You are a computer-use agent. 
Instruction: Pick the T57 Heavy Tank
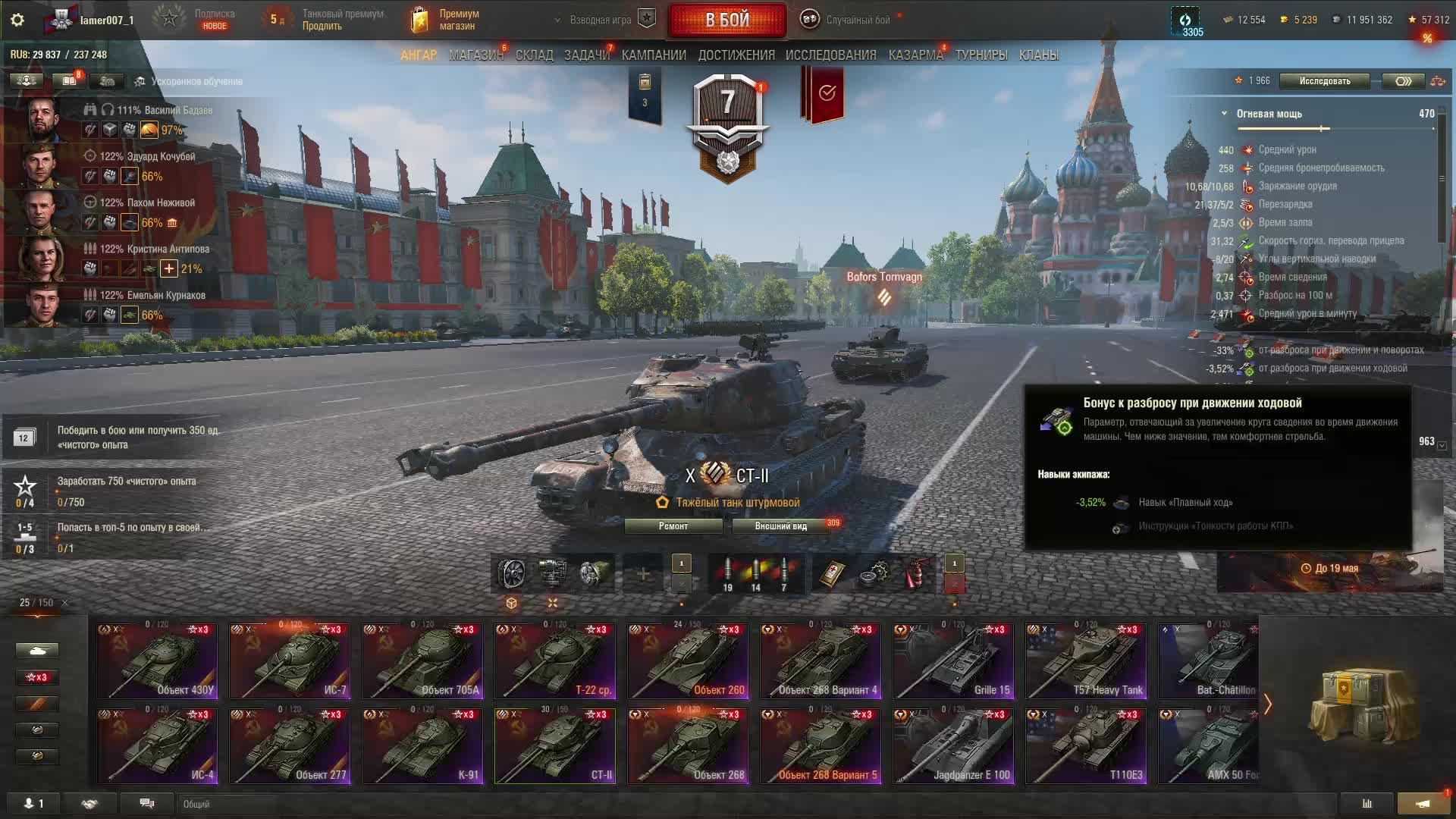tap(1086, 661)
